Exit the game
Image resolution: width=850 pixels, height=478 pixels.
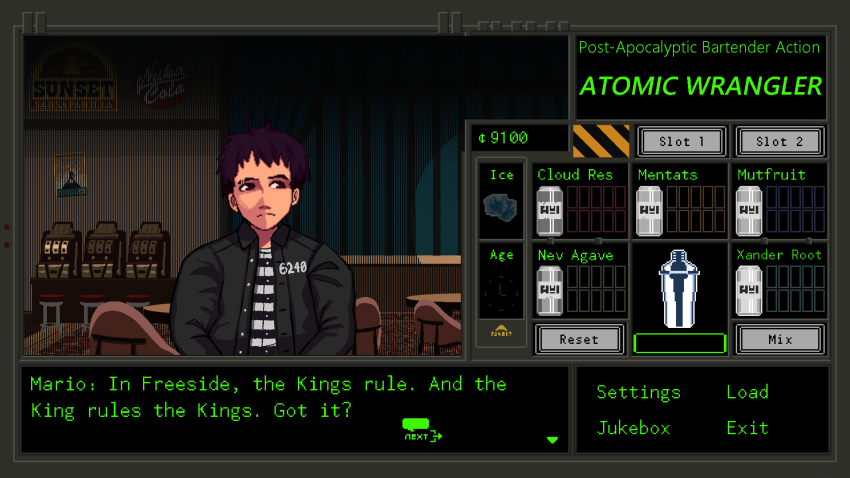747,428
